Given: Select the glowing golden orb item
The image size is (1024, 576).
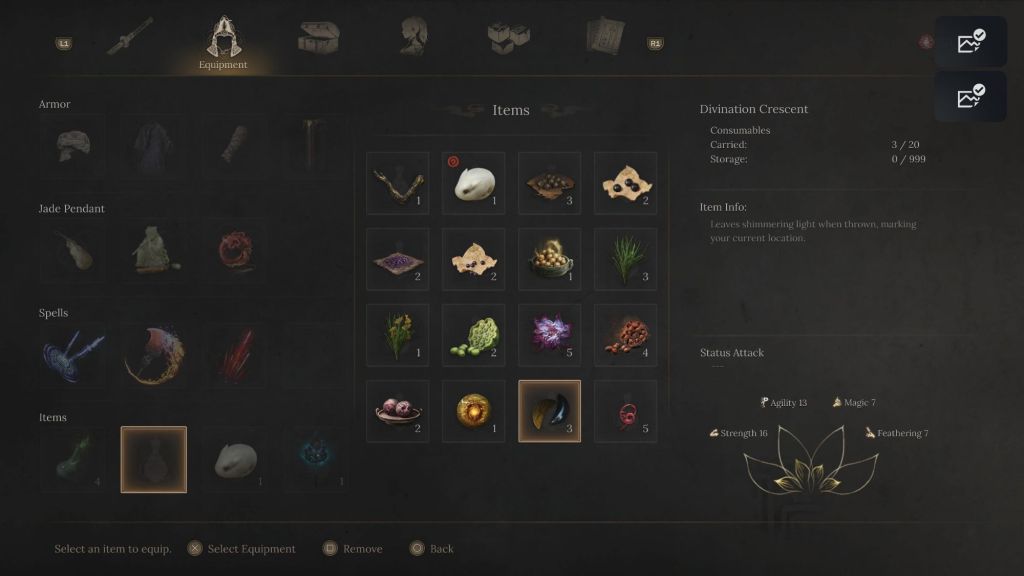Looking at the screenshot, I should [x=473, y=410].
